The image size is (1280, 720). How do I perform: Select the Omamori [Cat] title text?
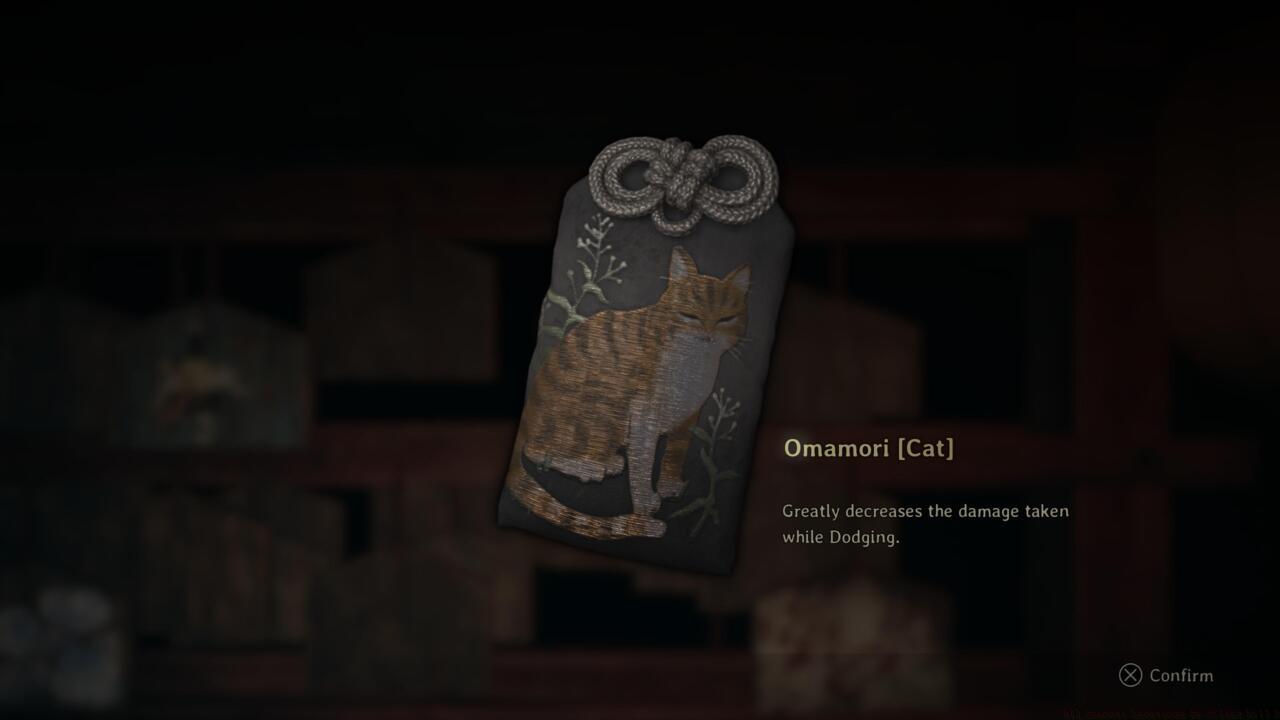pyautogui.click(x=867, y=448)
